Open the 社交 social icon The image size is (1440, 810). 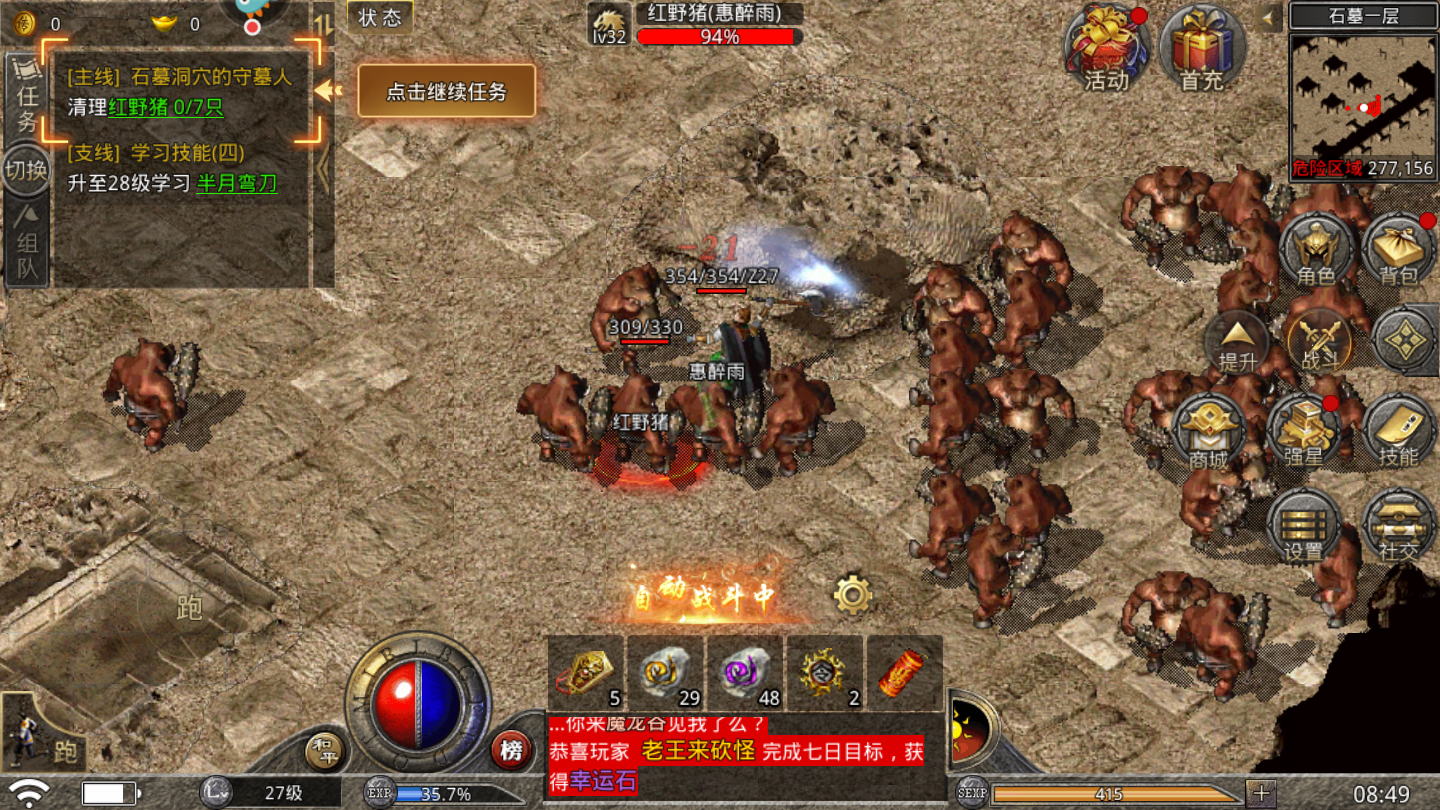(1399, 522)
